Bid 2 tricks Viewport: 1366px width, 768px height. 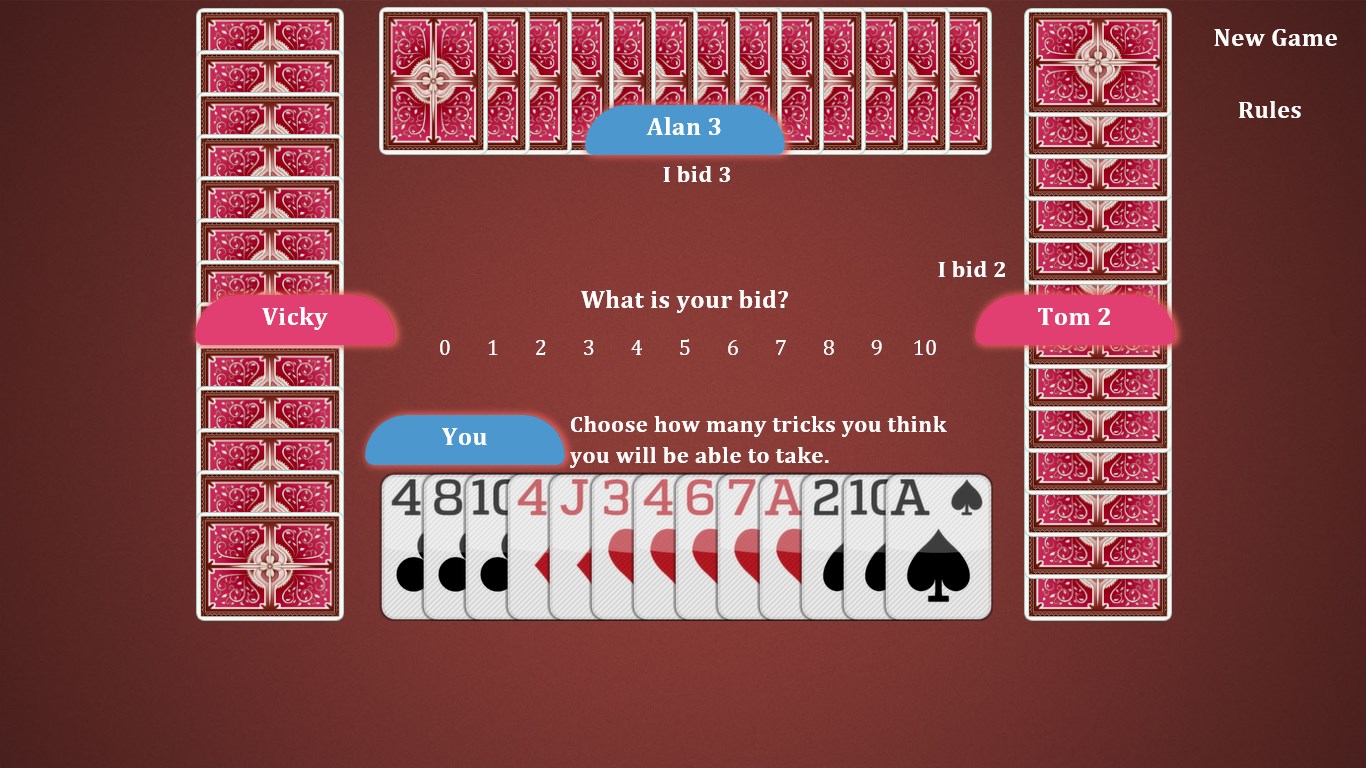(x=540, y=348)
